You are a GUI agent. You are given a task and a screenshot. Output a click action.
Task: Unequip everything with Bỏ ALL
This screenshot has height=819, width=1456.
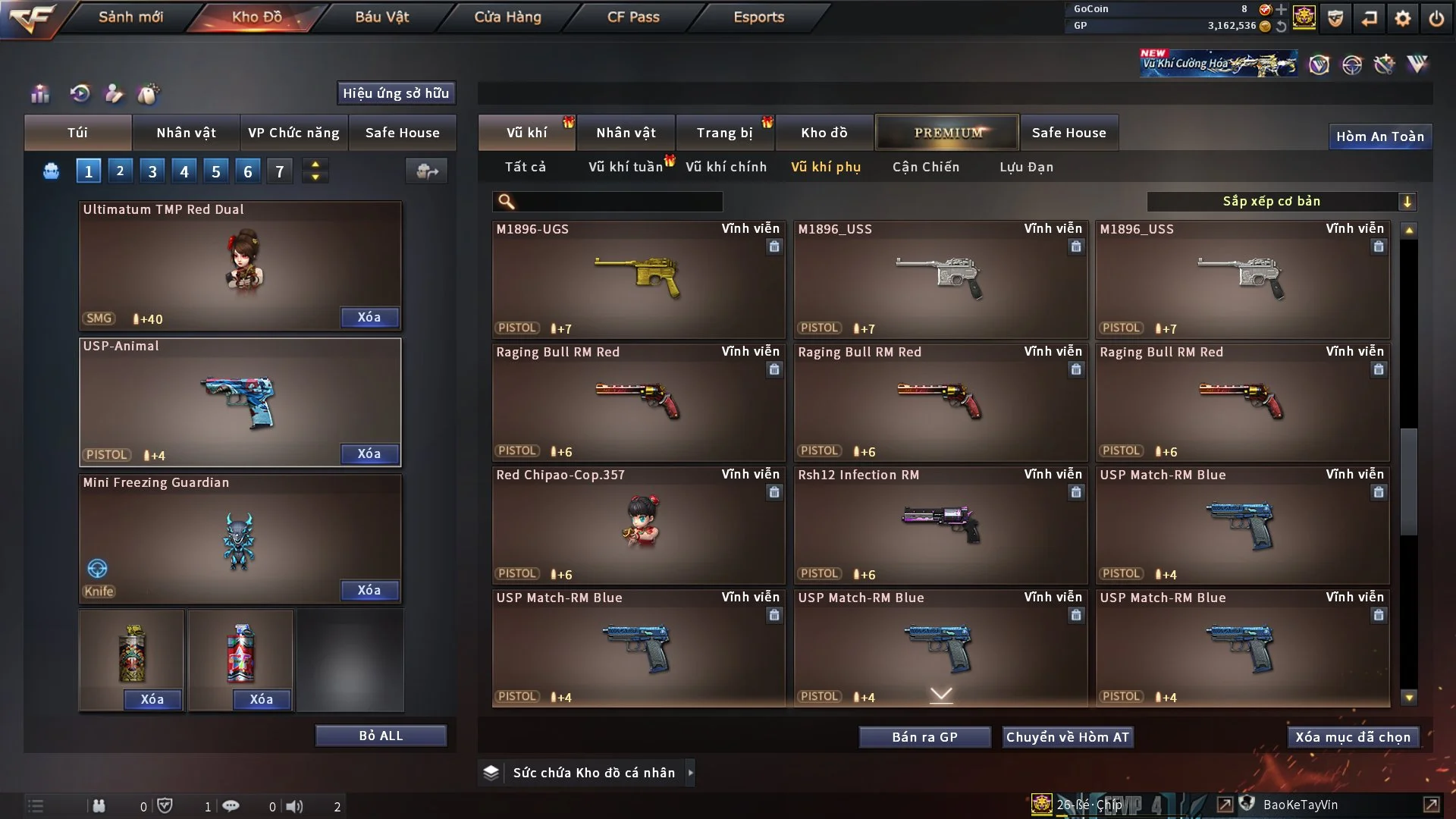pyautogui.click(x=381, y=736)
